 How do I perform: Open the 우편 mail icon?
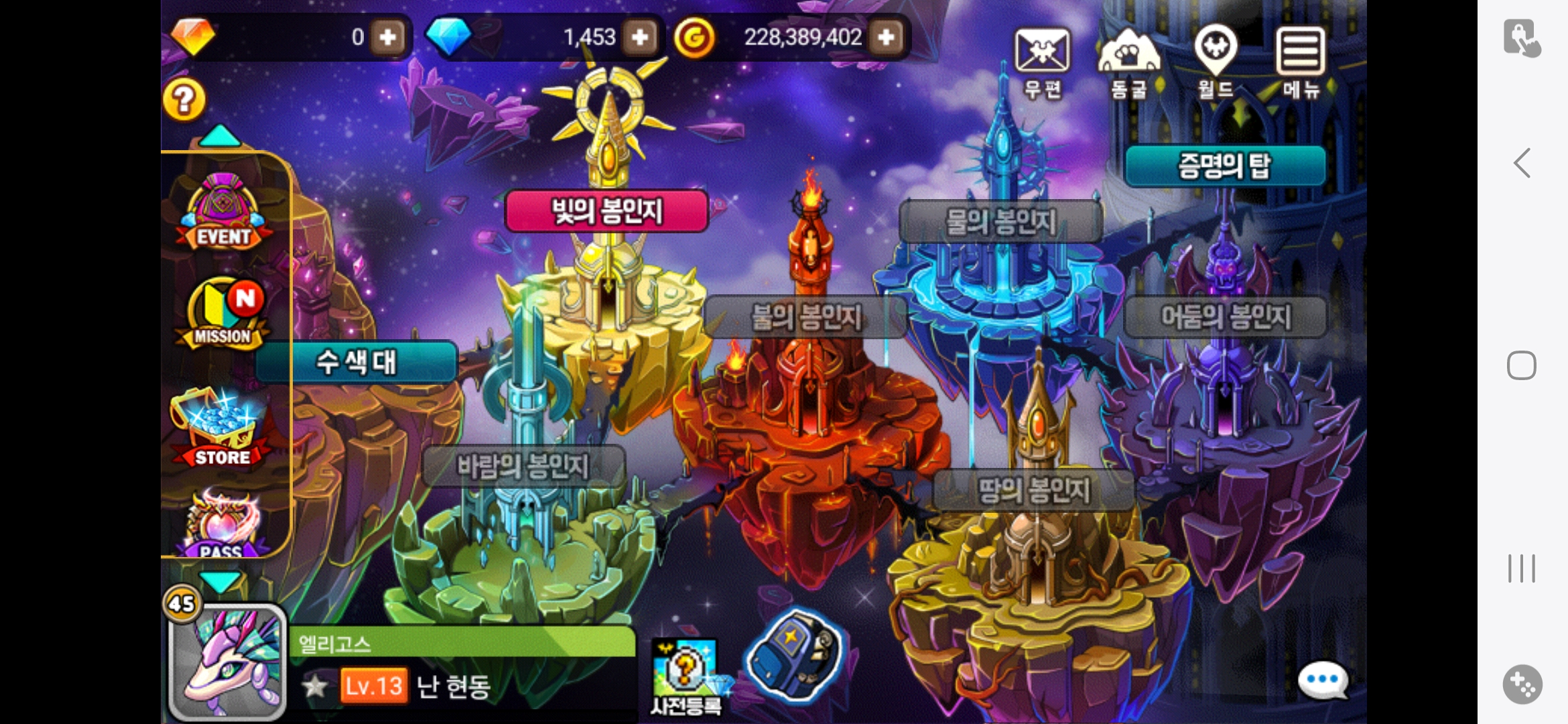pyautogui.click(x=1042, y=62)
